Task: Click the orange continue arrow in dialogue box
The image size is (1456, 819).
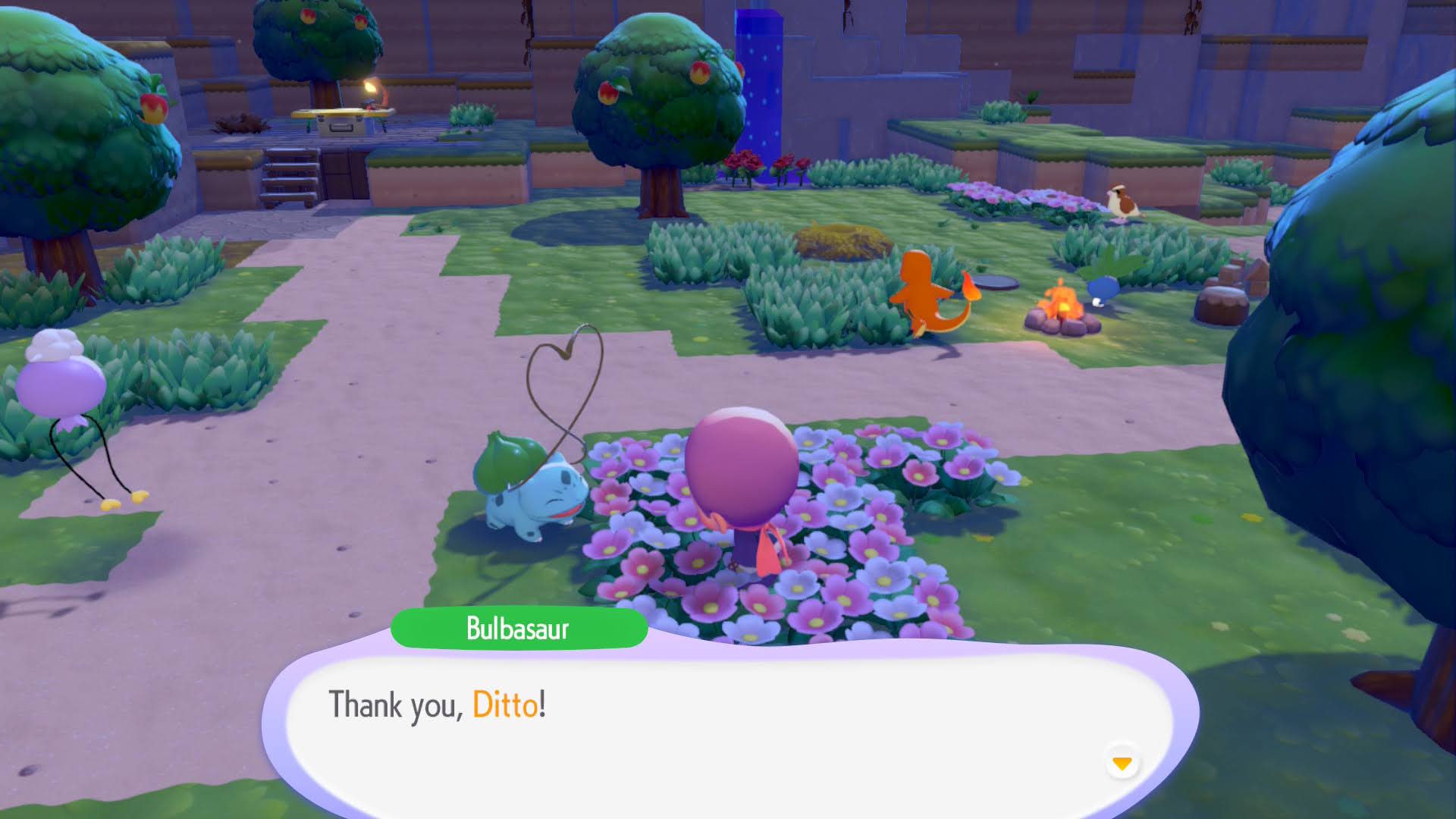Action: click(1124, 764)
